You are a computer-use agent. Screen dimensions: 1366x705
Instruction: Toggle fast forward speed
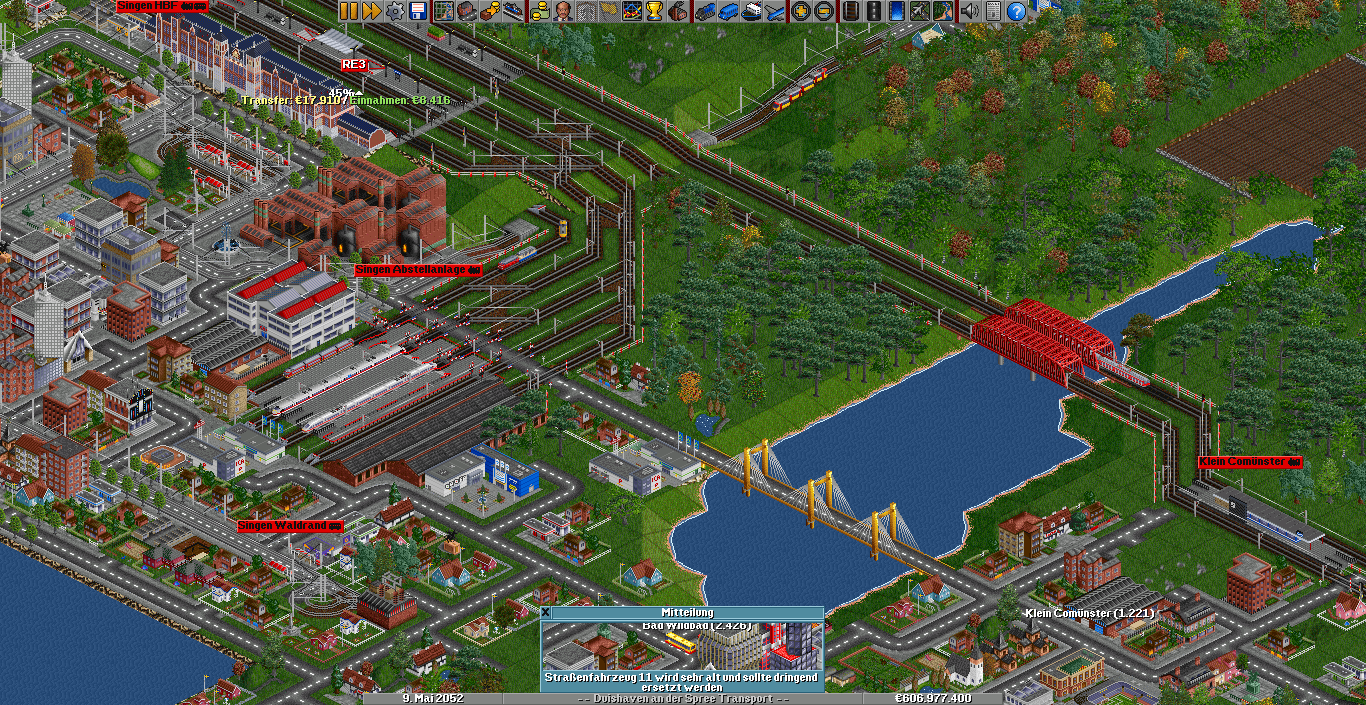(x=371, y=11)
